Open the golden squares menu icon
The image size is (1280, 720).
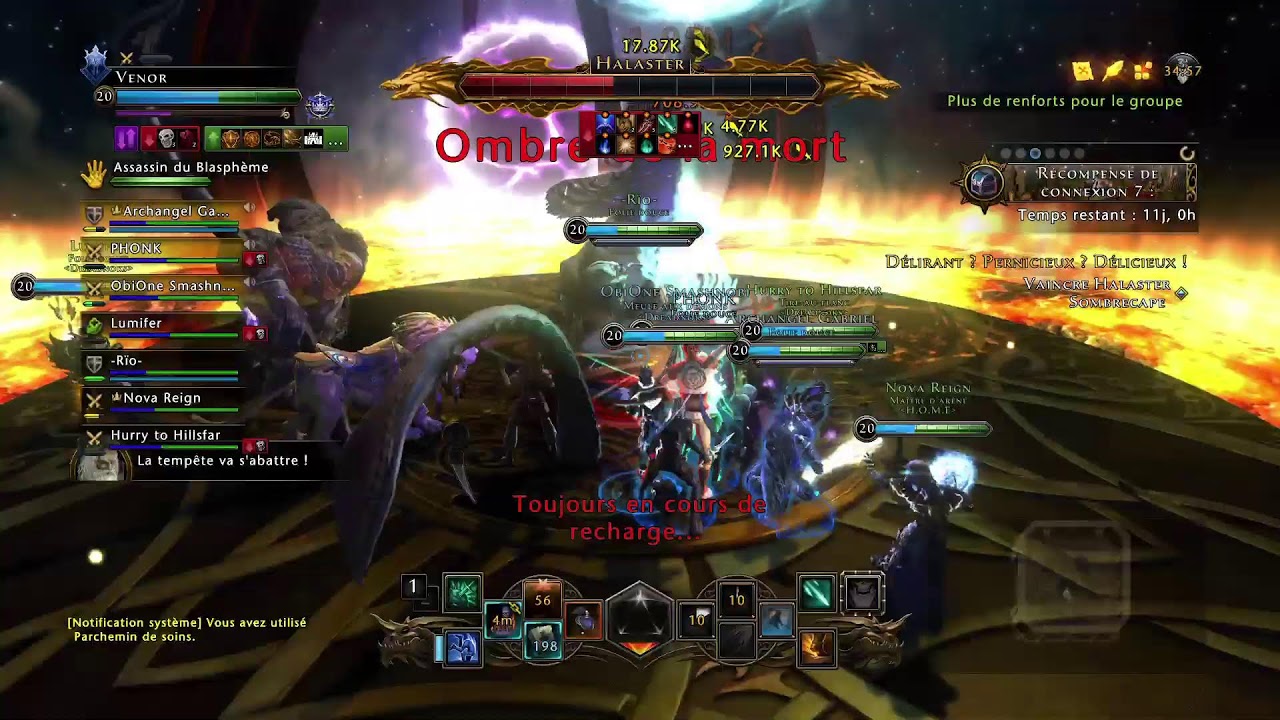1143,70
